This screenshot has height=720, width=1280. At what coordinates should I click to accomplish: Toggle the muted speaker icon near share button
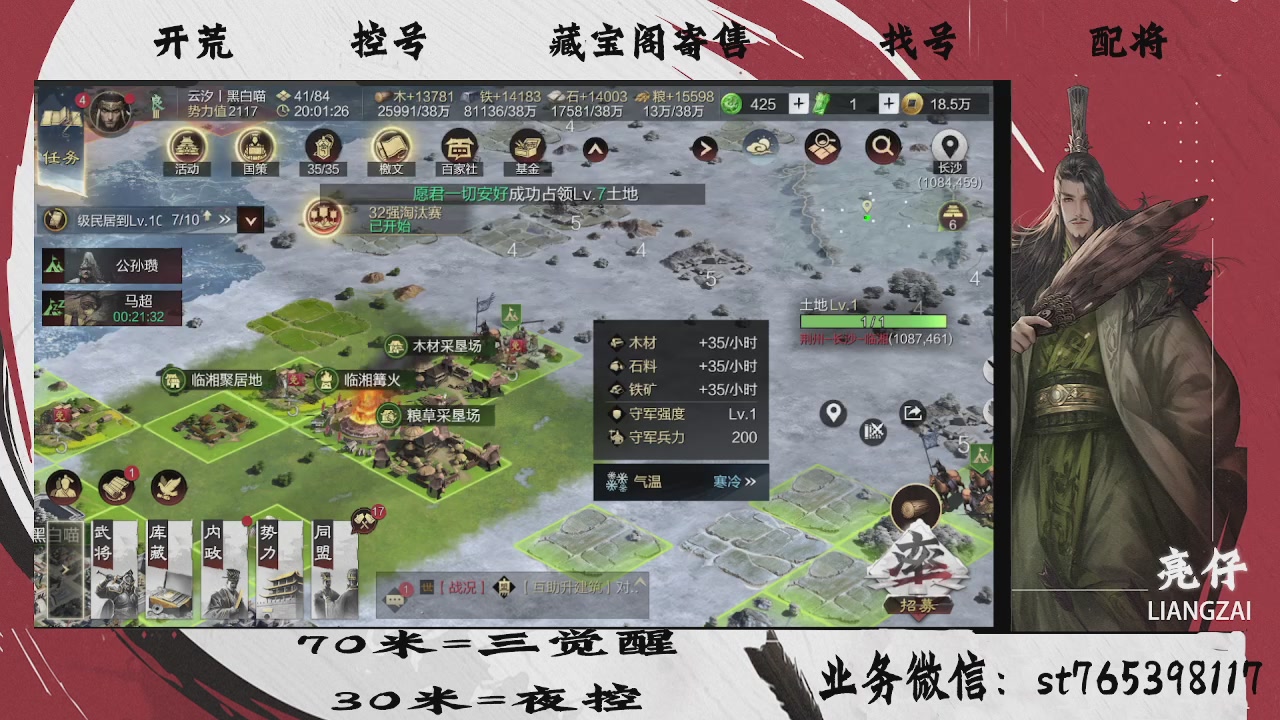point(873,432)
